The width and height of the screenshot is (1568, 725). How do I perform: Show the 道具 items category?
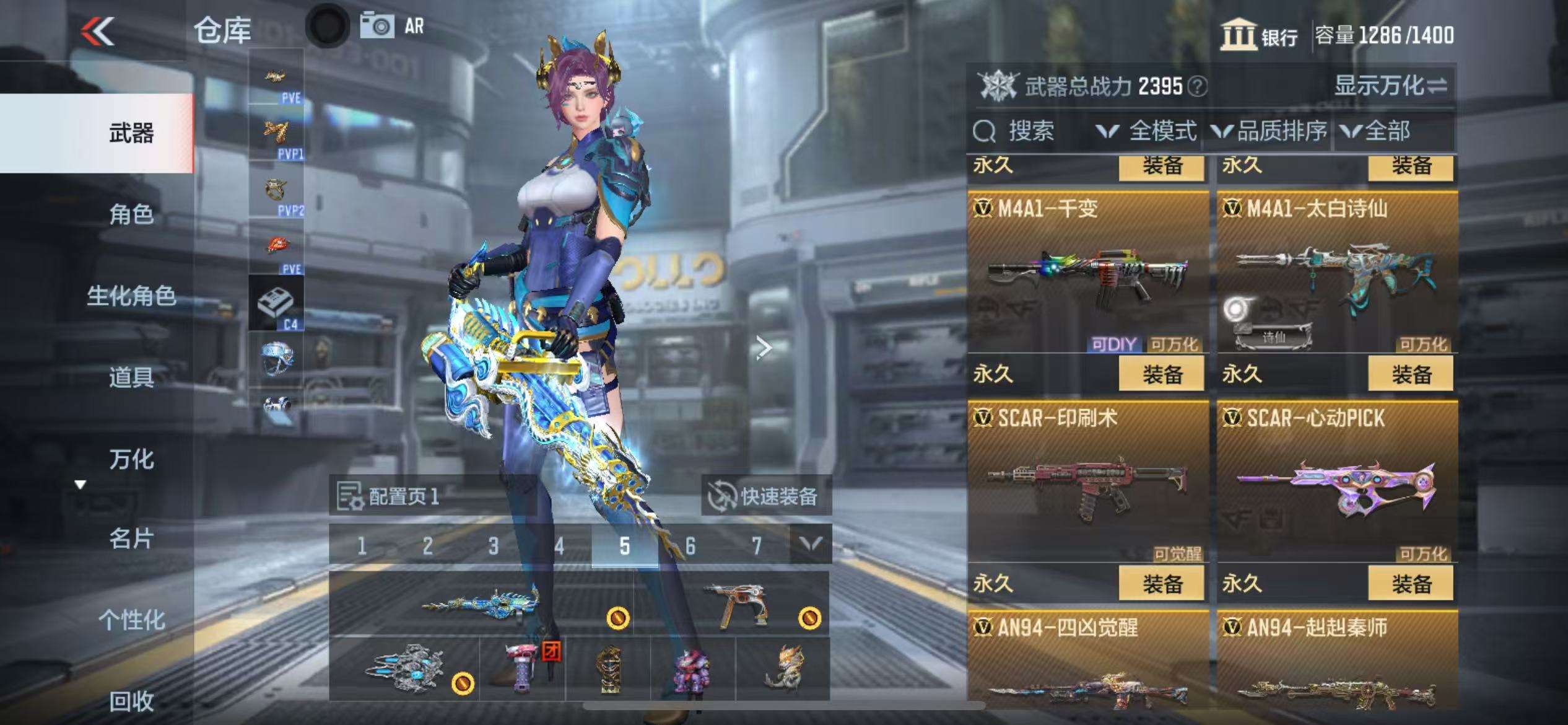[x=131, y=377]
